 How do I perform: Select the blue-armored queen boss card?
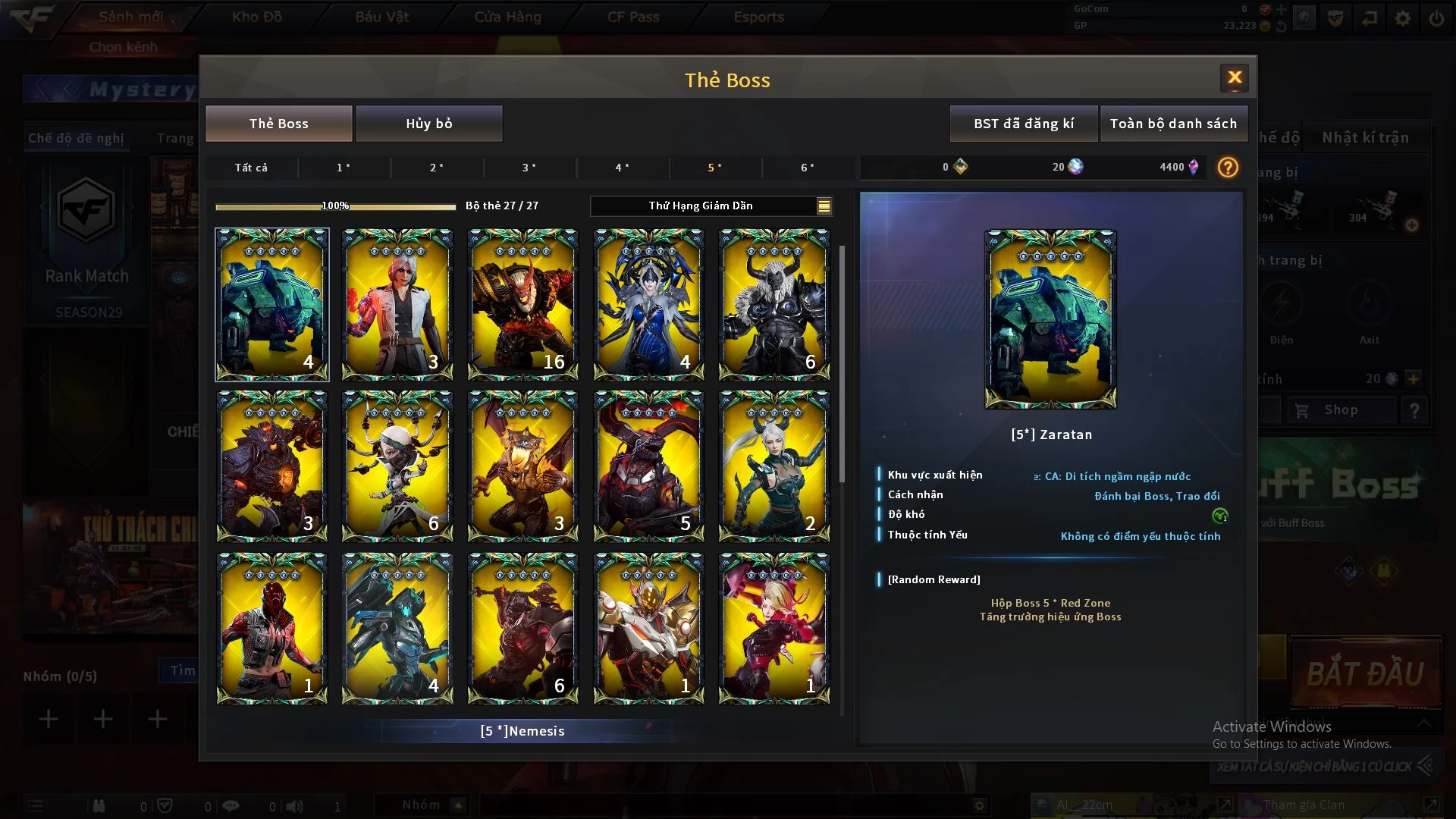point(648,304)
